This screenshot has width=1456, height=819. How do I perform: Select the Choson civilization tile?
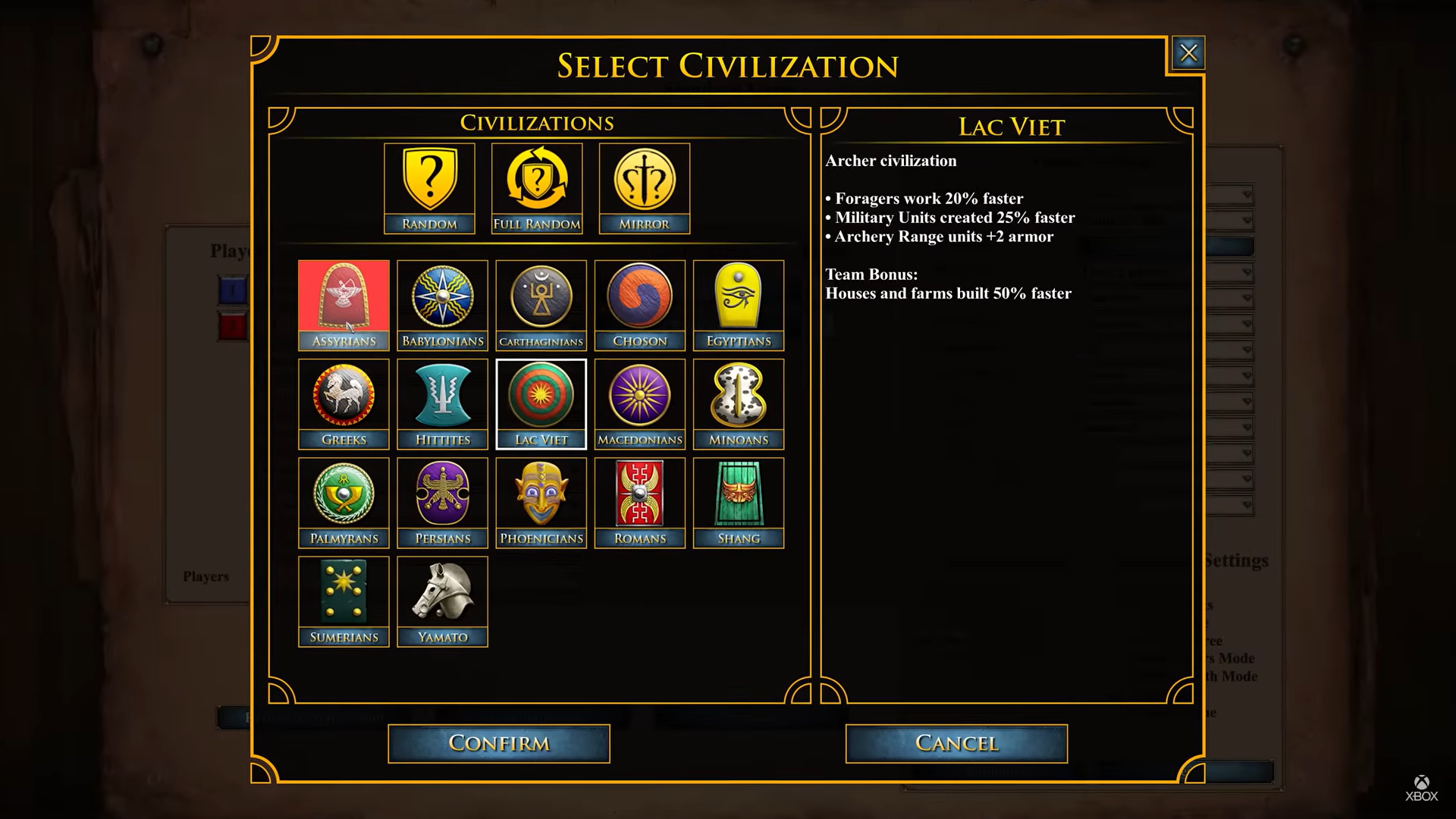(x=639, y=305)
